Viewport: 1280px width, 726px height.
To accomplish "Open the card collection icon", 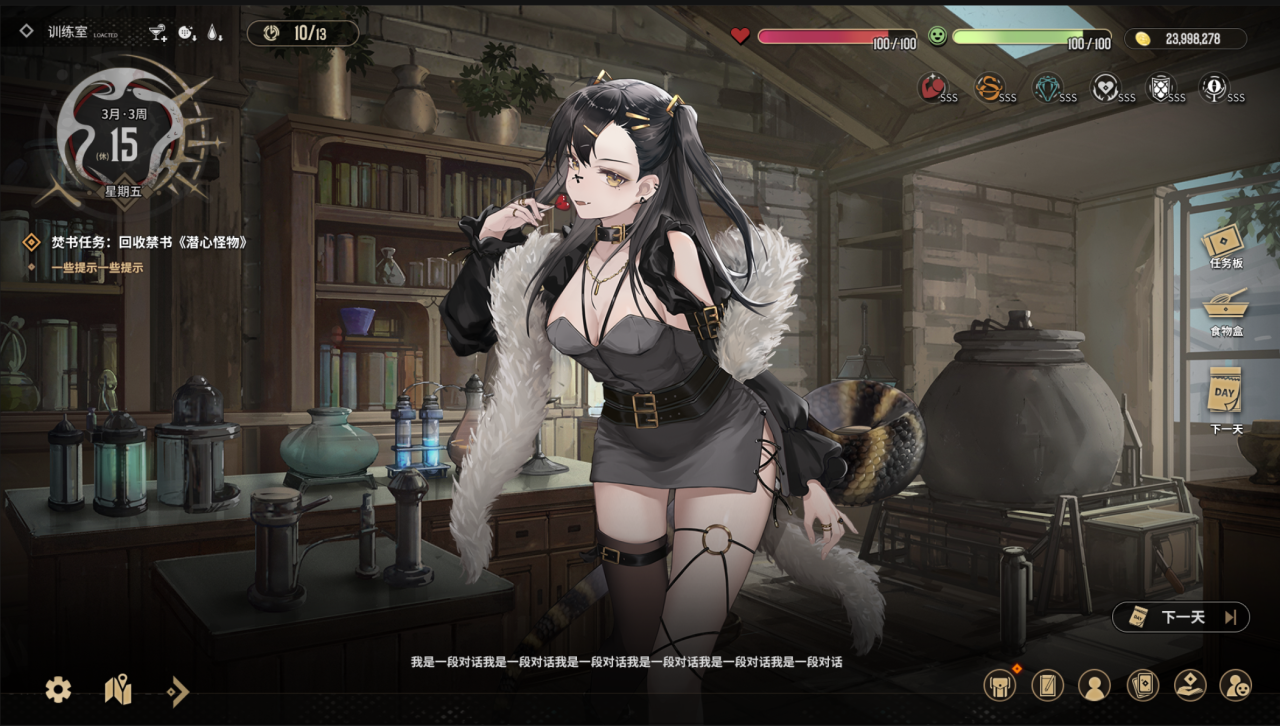I will 1141,685.
